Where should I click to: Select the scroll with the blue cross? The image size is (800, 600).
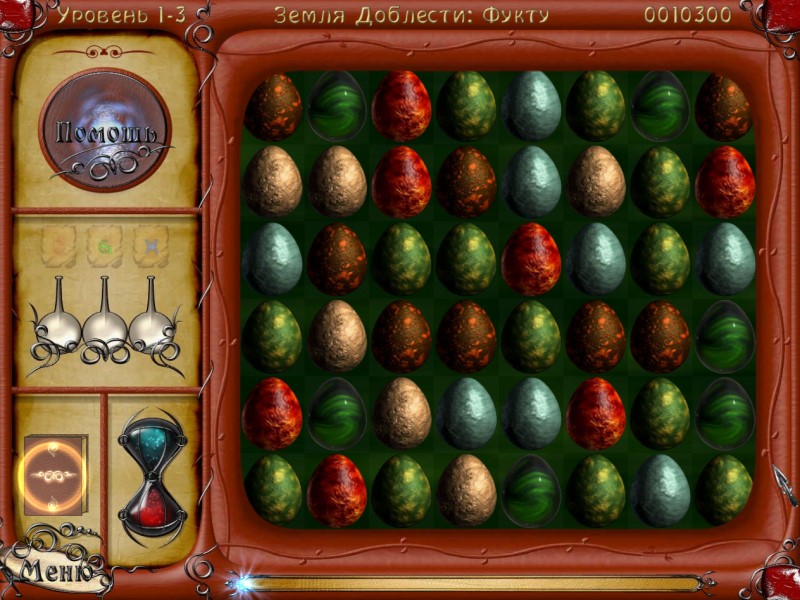[x=151, y=246]
